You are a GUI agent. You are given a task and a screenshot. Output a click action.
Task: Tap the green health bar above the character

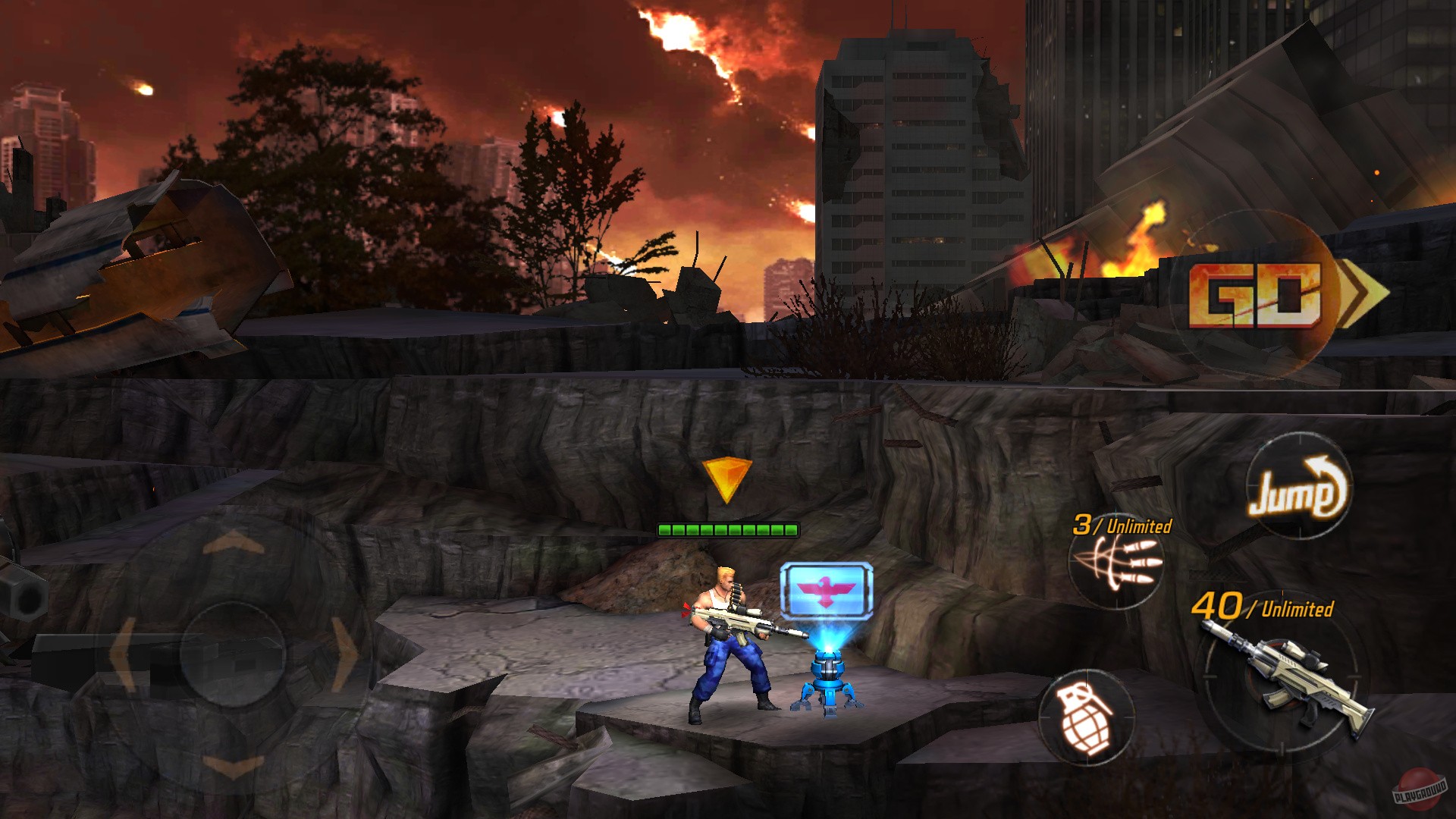(x=730, y=531)
